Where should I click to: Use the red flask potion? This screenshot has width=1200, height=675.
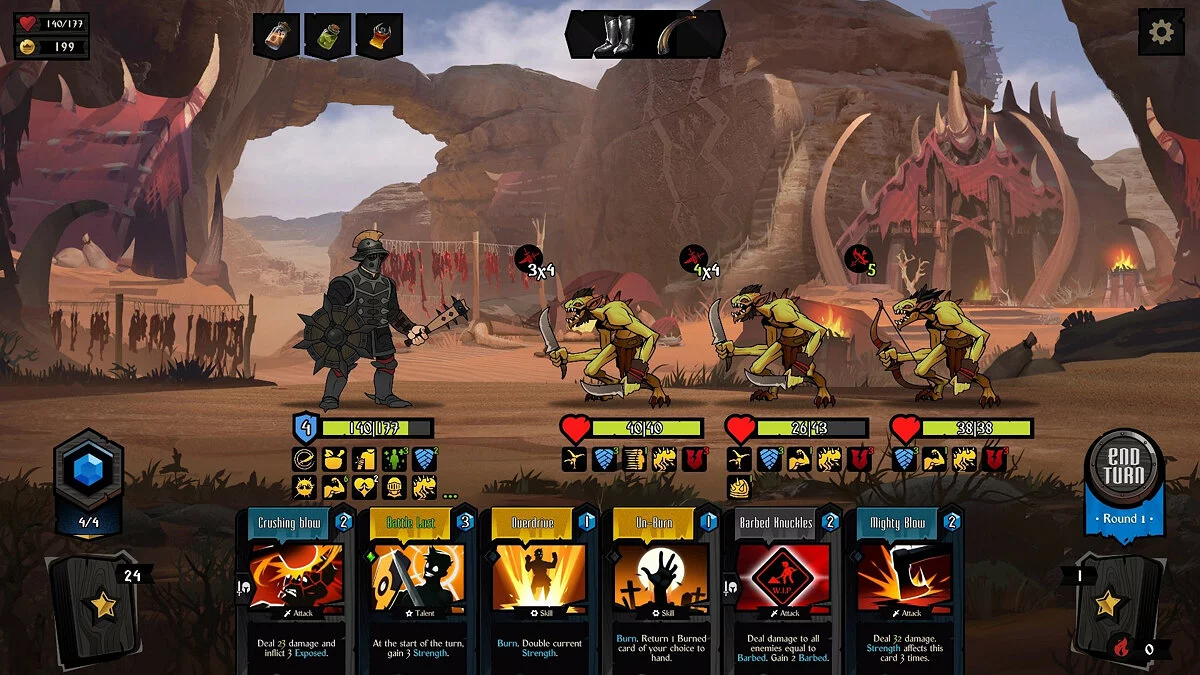(x=380, y=36)
